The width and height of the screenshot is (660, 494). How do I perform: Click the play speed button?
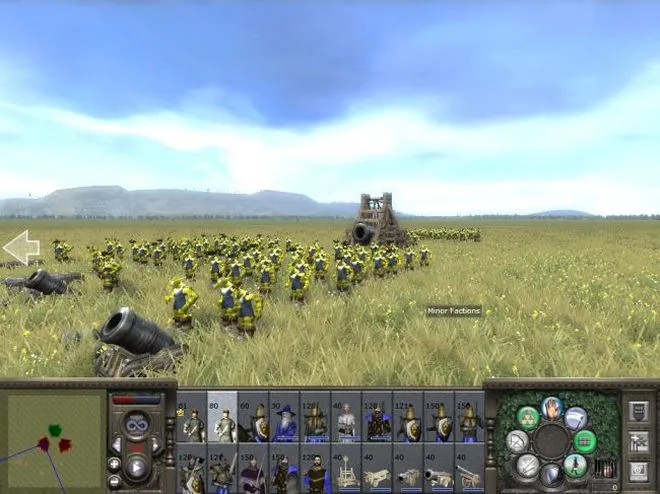click(x=136, y=466)
